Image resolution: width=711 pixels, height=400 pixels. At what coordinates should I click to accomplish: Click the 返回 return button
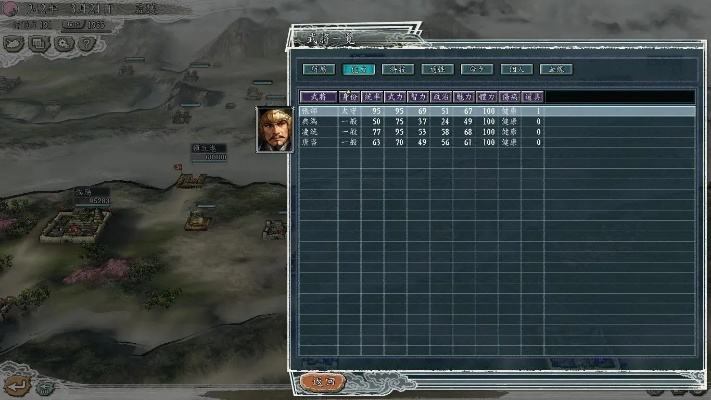[322, 381]
